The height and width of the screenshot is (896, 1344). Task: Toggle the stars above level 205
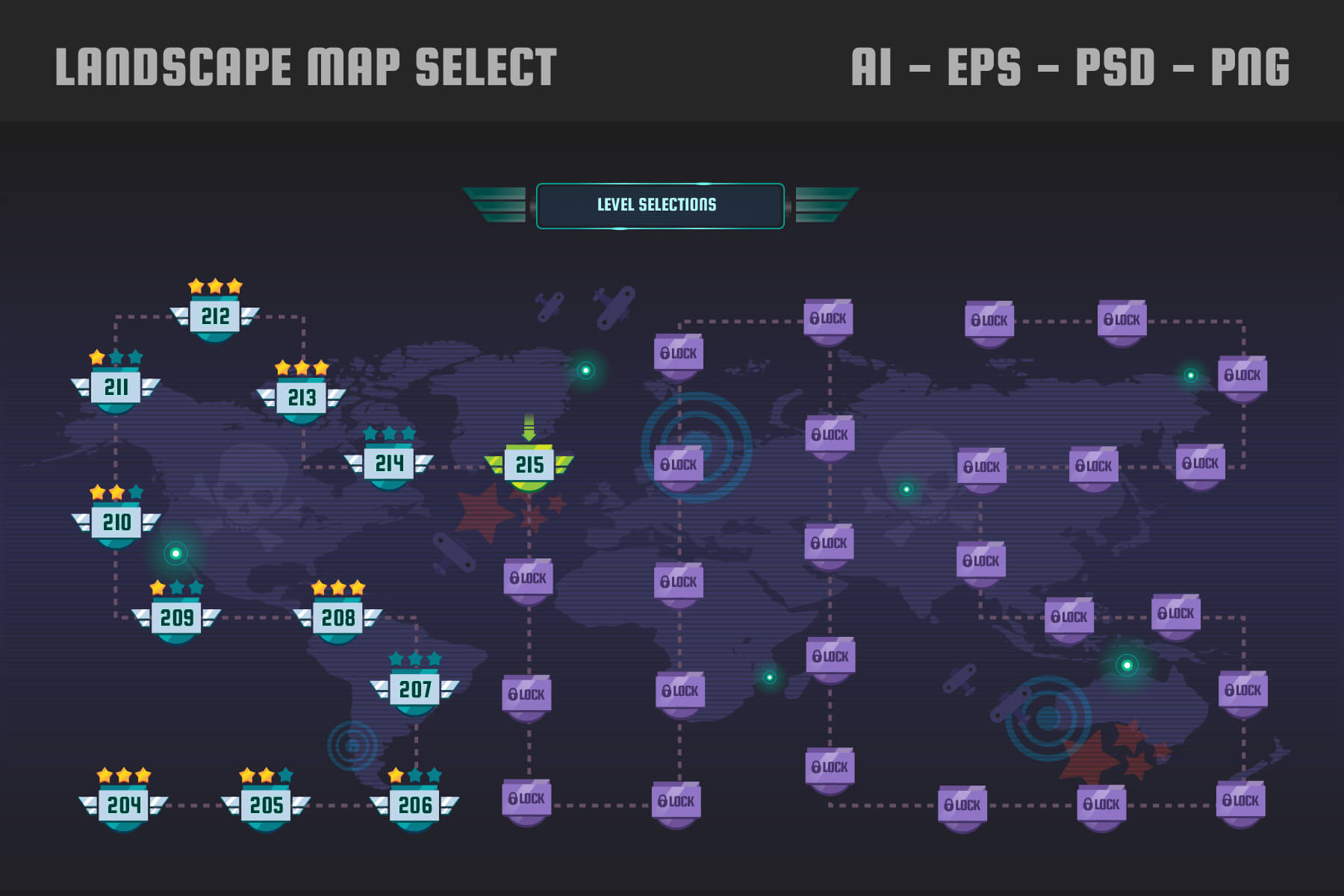coord(265,775)
